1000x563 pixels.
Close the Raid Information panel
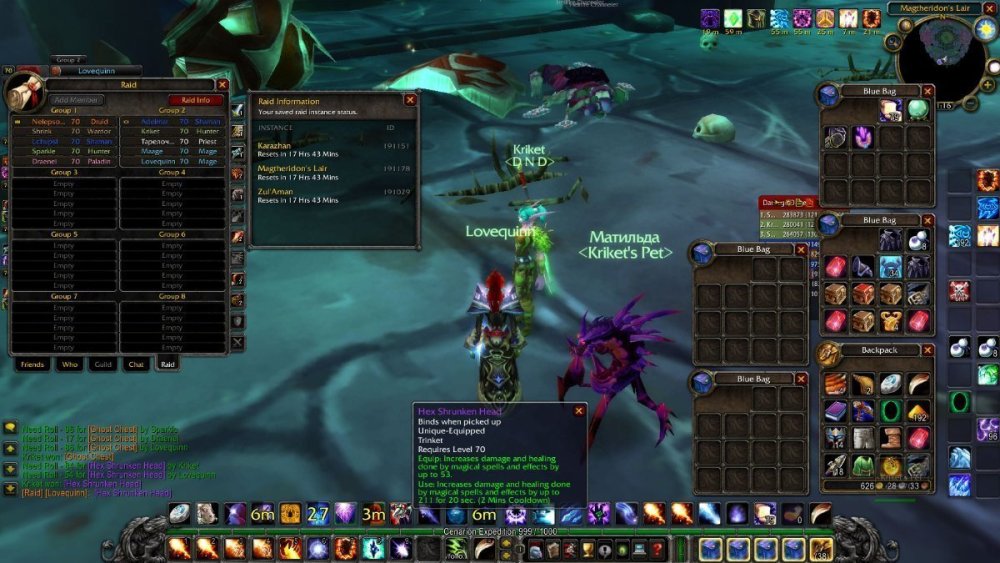click(x=409, y=100)
